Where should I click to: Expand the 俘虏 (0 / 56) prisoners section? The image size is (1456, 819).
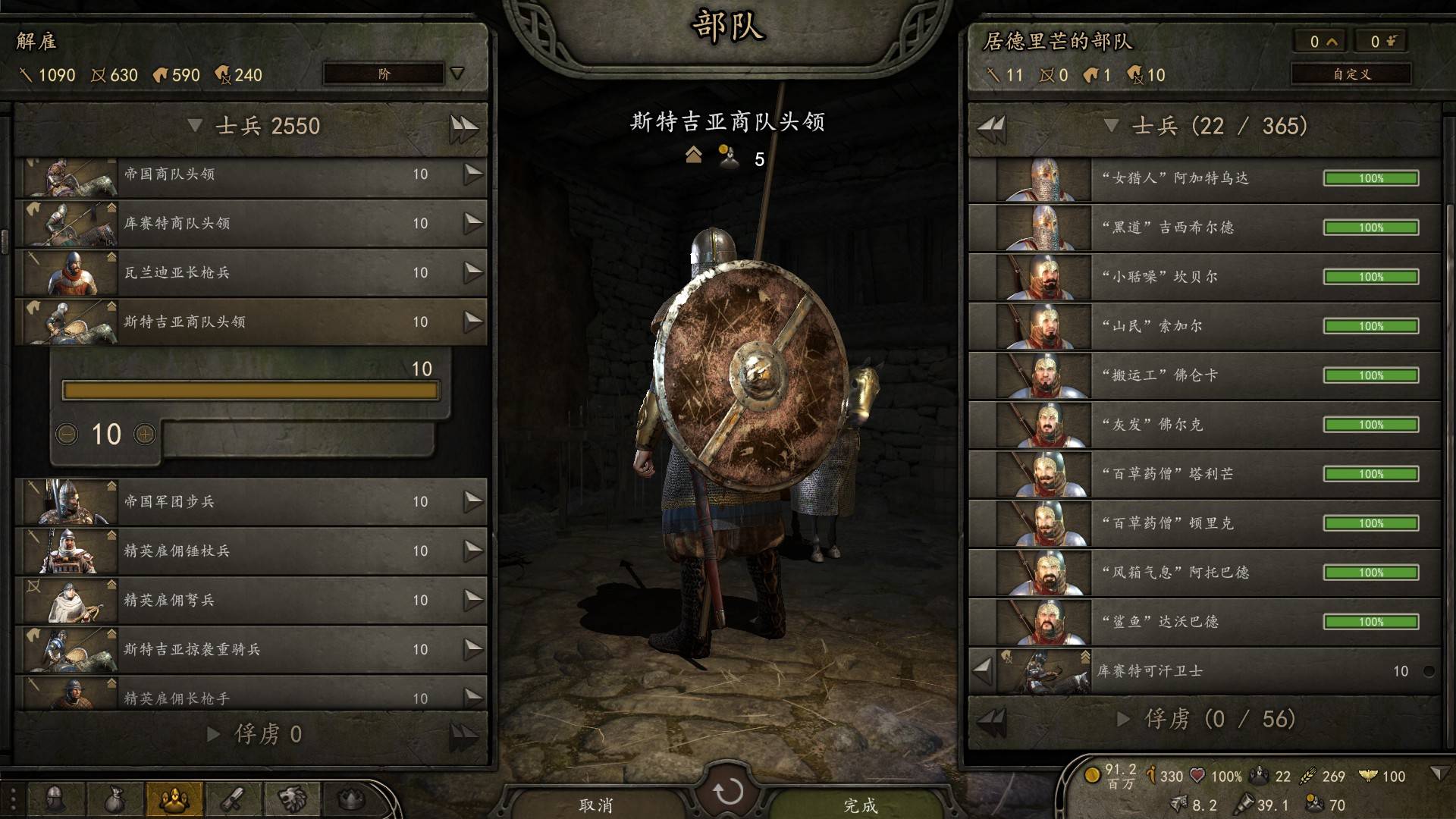(x=1124, y=719)
